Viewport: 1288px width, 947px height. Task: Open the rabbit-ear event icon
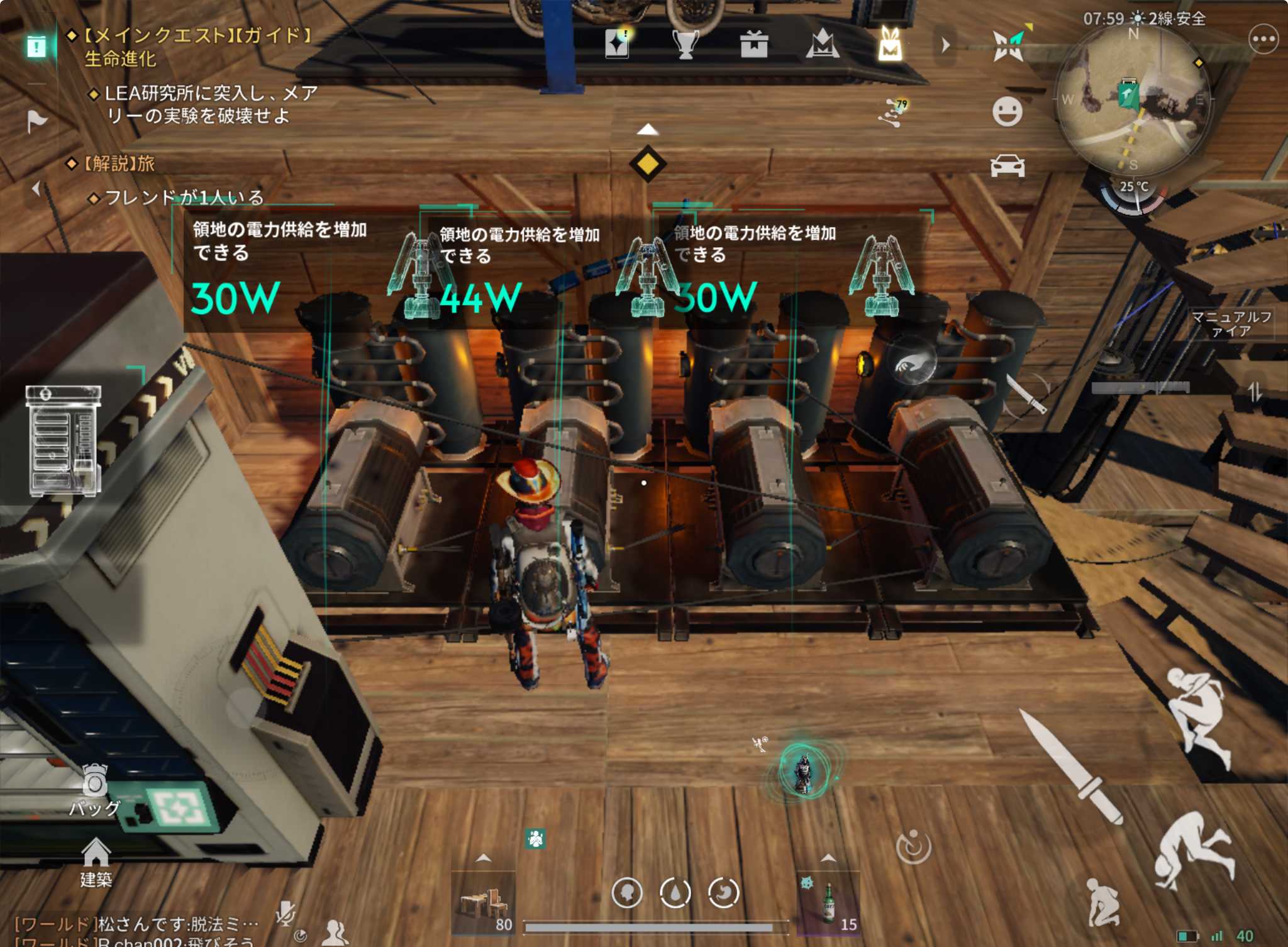point(890,45)
